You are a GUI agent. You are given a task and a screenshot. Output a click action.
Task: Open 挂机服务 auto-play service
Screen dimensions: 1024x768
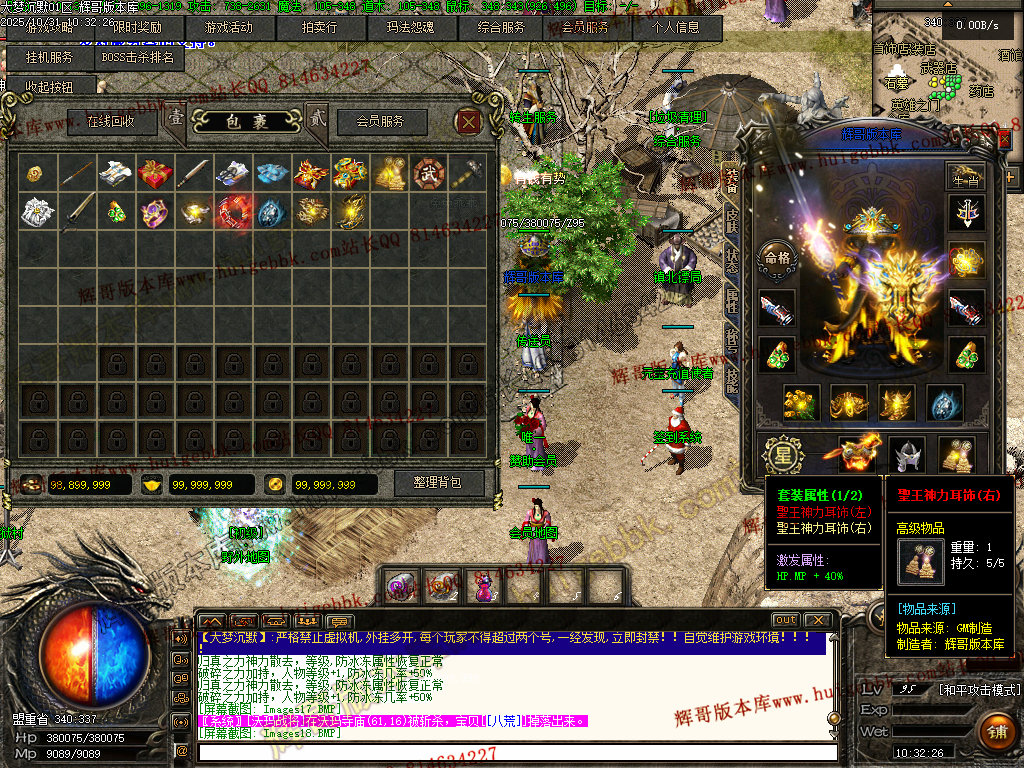click(48, 58)
